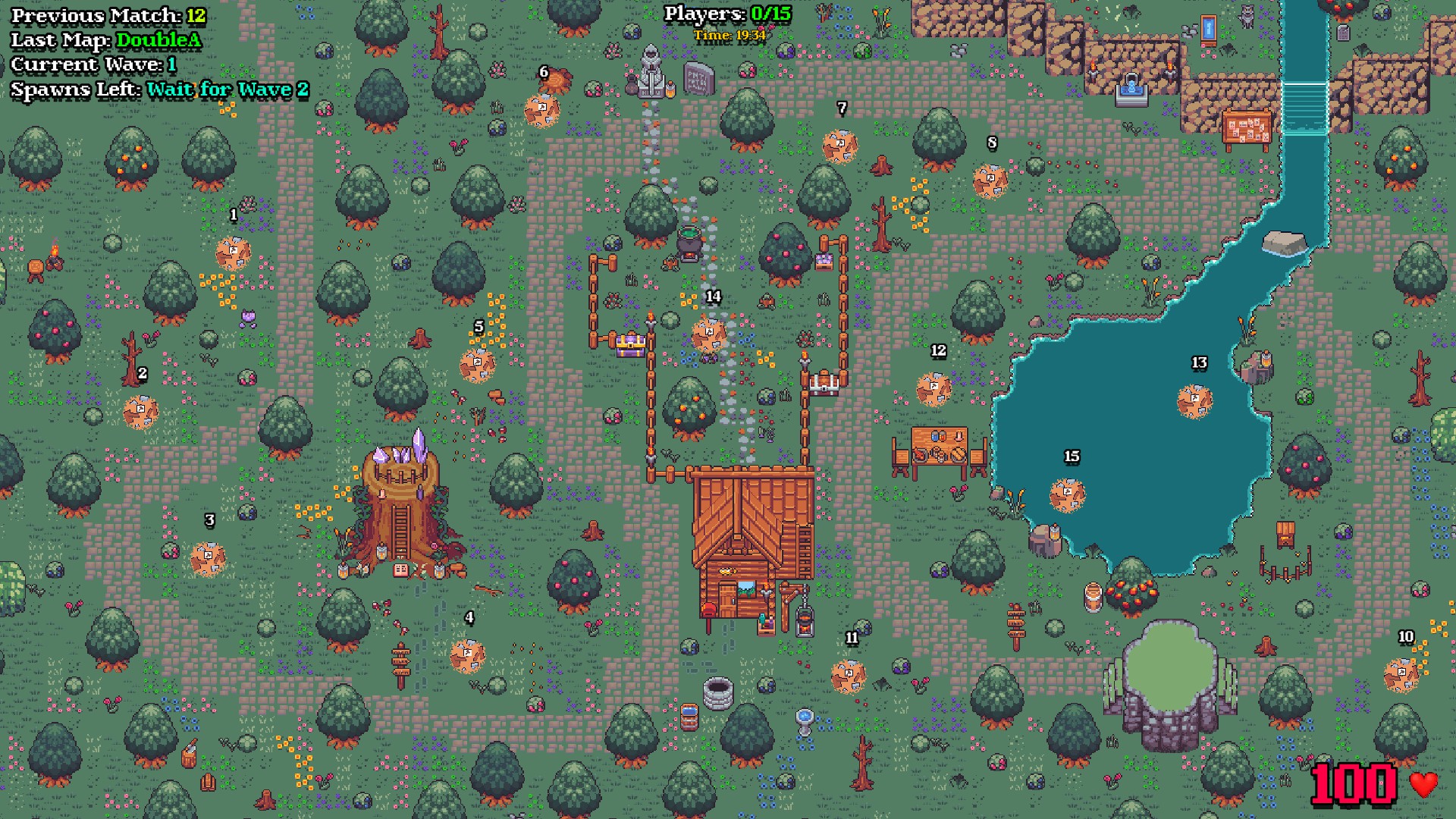Choose the spot labeled 2
Image resolution: width=1456 pixels, height=819 pixels.
coord(141,413)
